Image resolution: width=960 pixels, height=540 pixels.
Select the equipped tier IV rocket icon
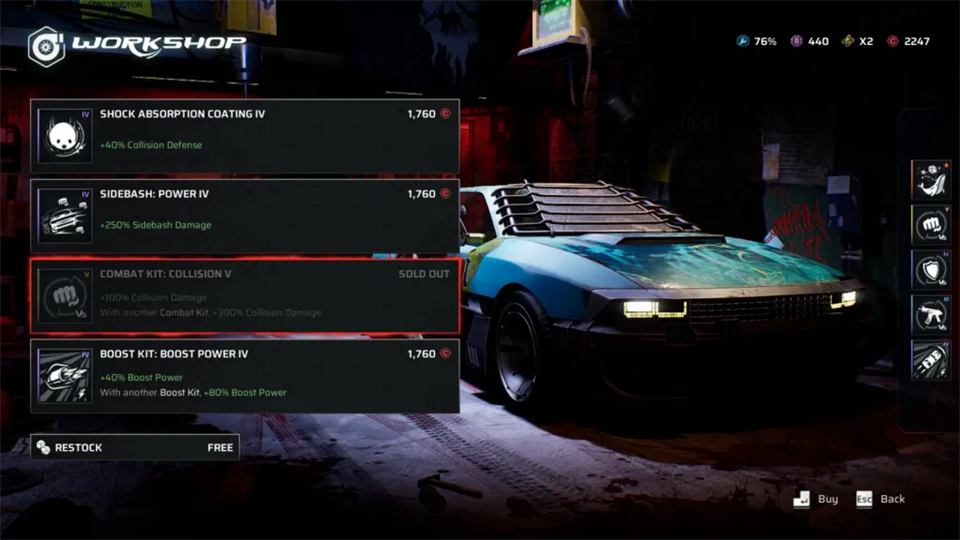click(x=930, y=359)
